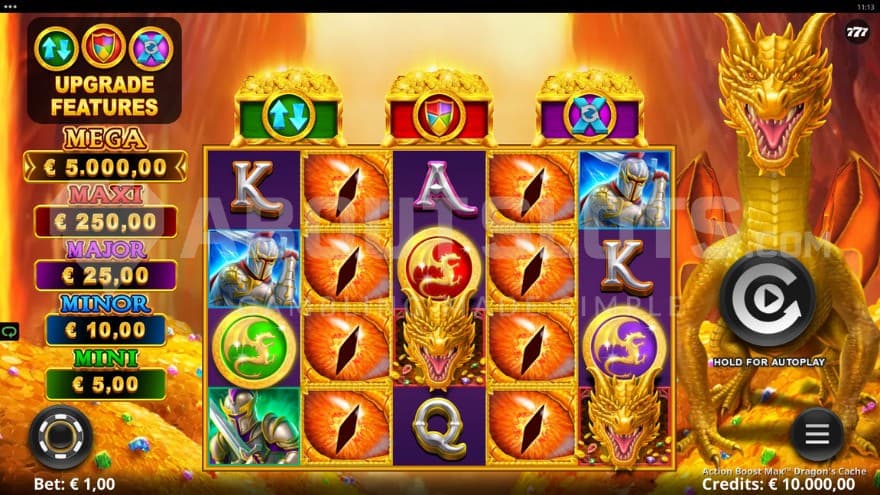
Task: Open the Upgrade Features panel
Action: coord(104,70)
